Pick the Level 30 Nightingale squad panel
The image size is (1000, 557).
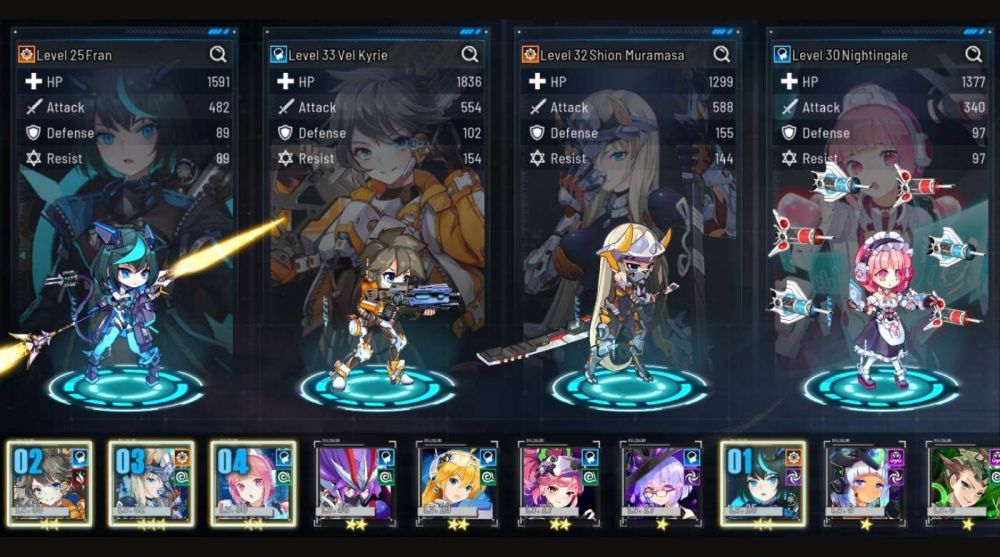click(x=879, y=250)
